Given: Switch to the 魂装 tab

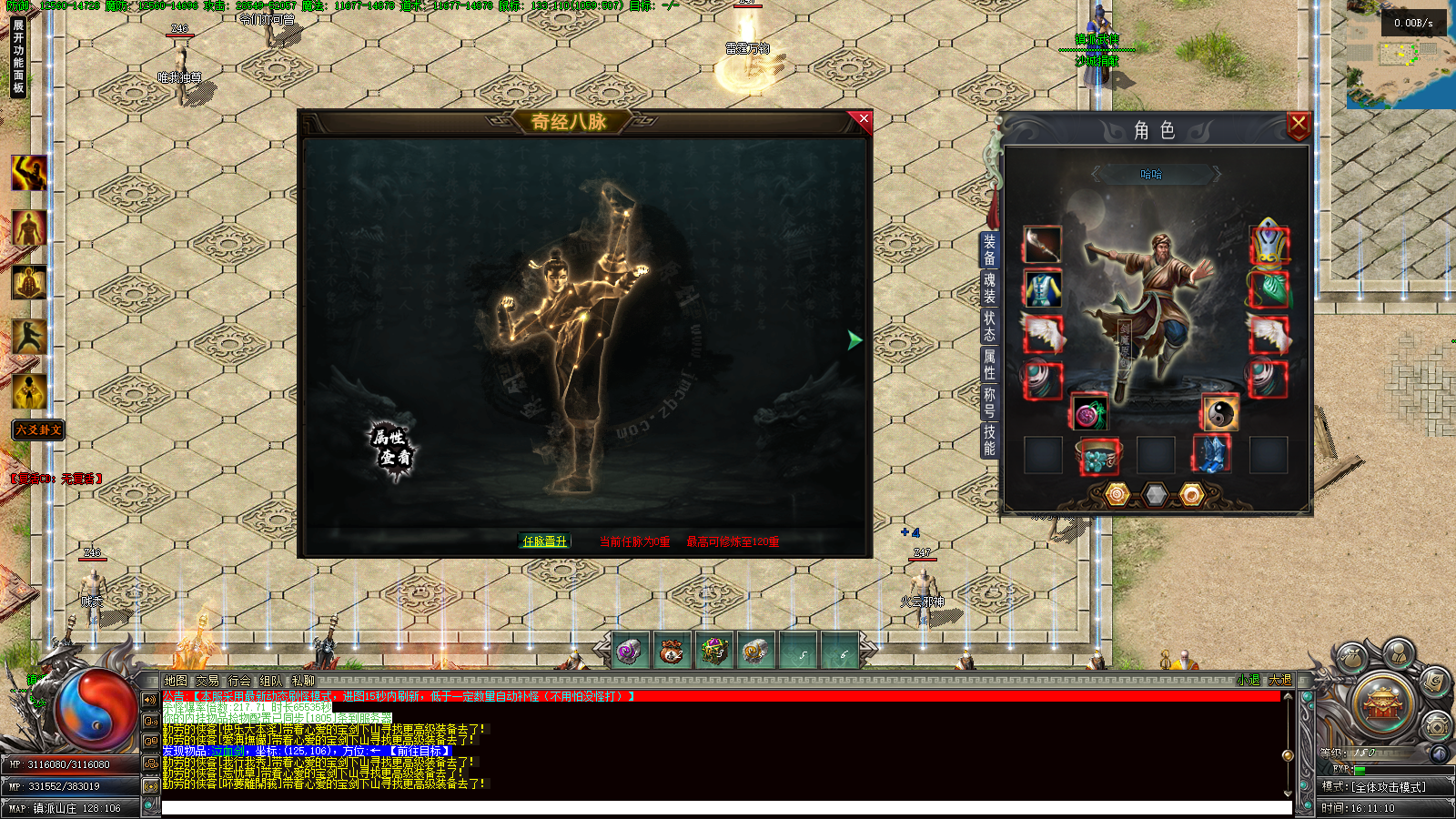Looking at the screenshot, I should [989, 288].
